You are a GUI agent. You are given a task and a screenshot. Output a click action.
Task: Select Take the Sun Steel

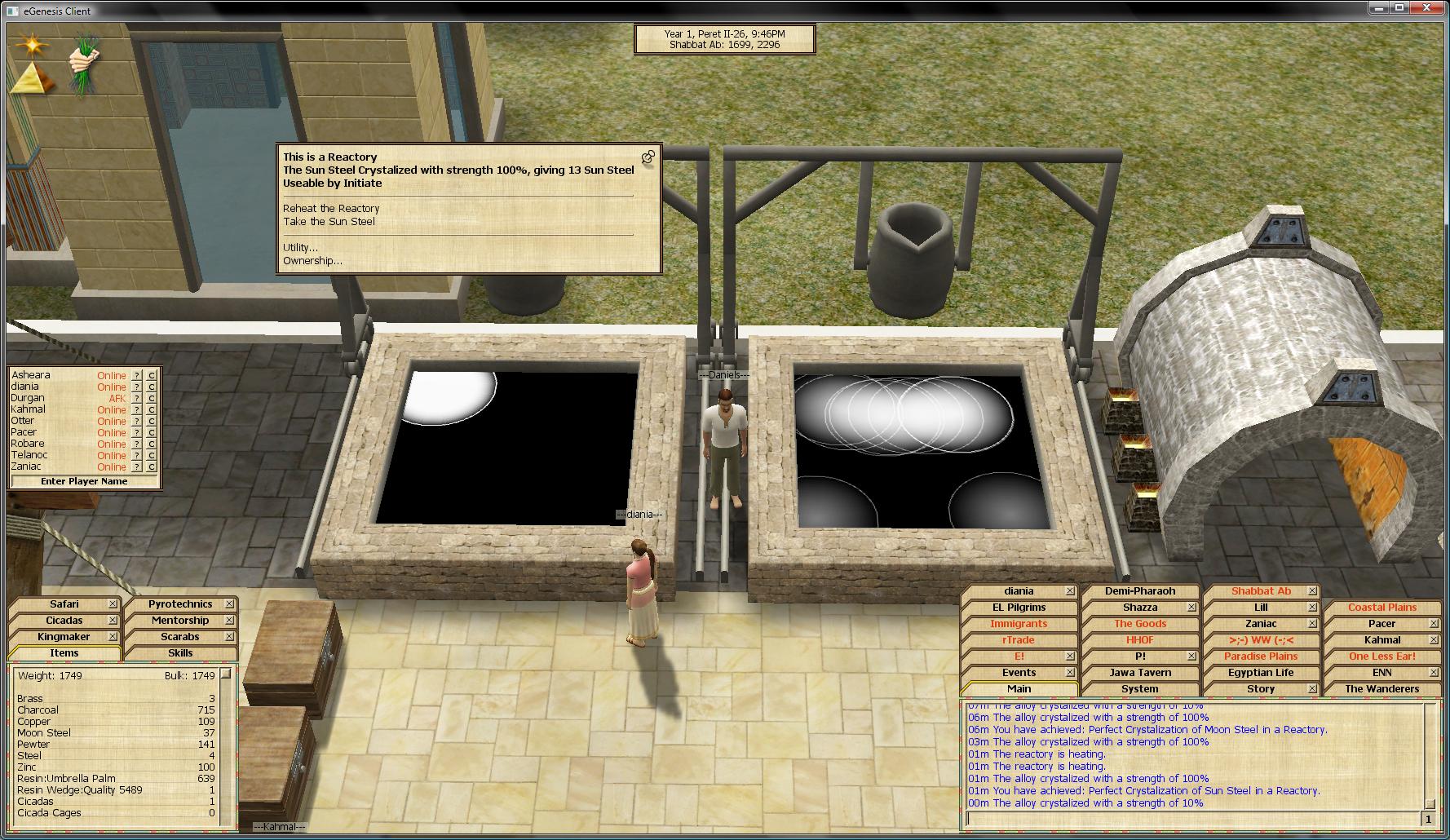329,222
